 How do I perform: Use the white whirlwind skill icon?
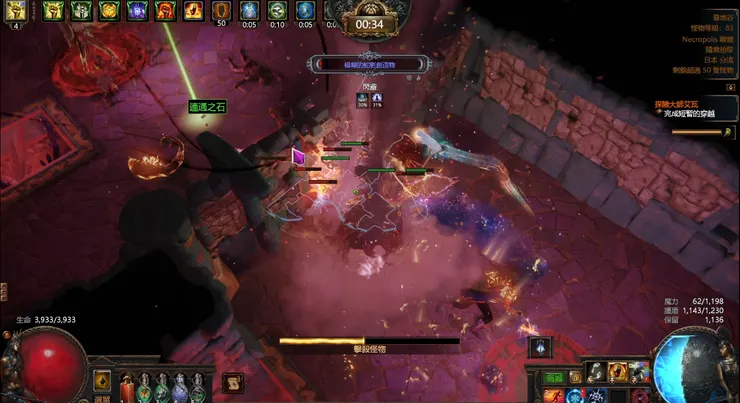coord(595,372)
